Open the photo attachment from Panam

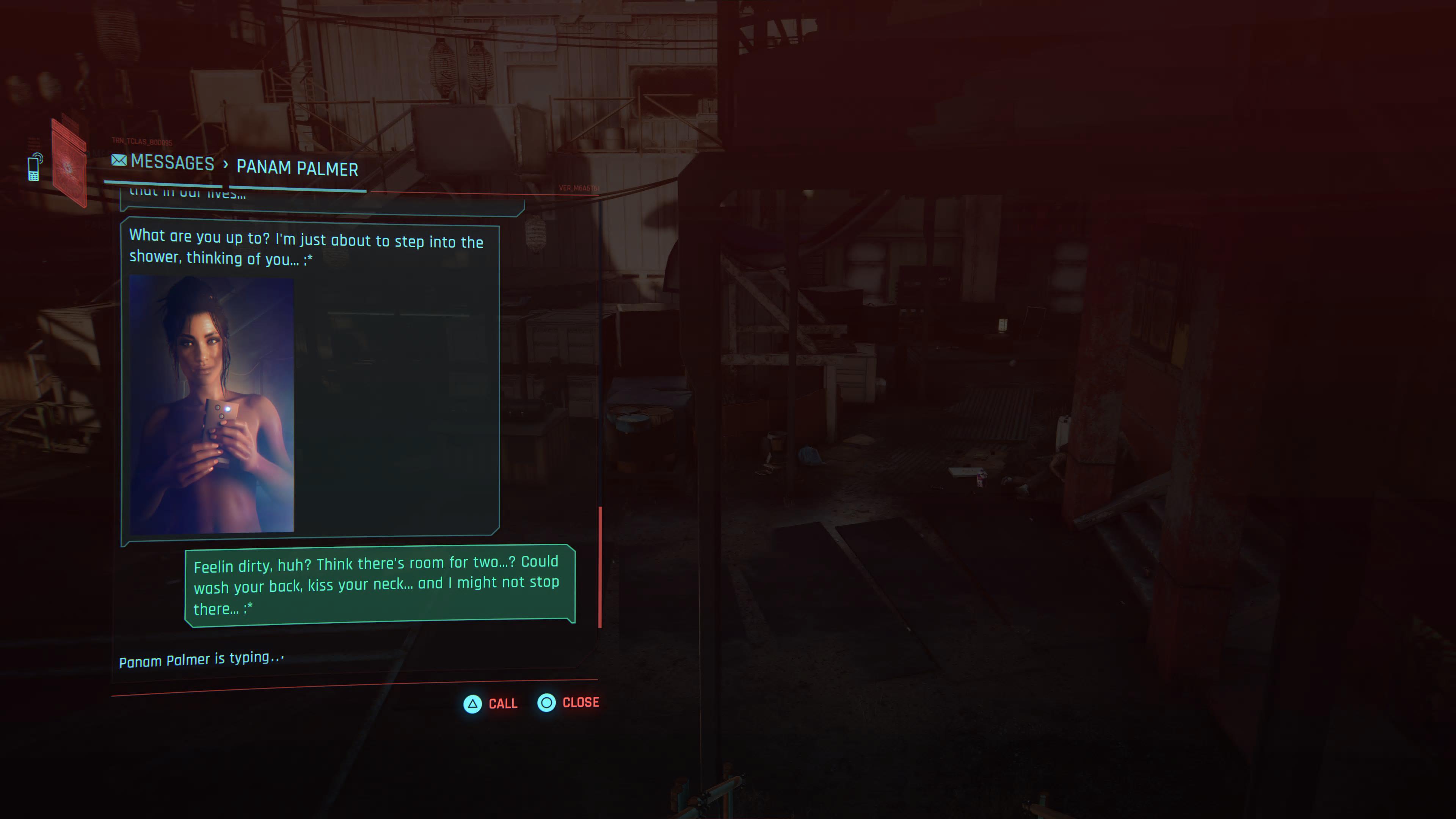pyautogui.click(x=212, y=403)
